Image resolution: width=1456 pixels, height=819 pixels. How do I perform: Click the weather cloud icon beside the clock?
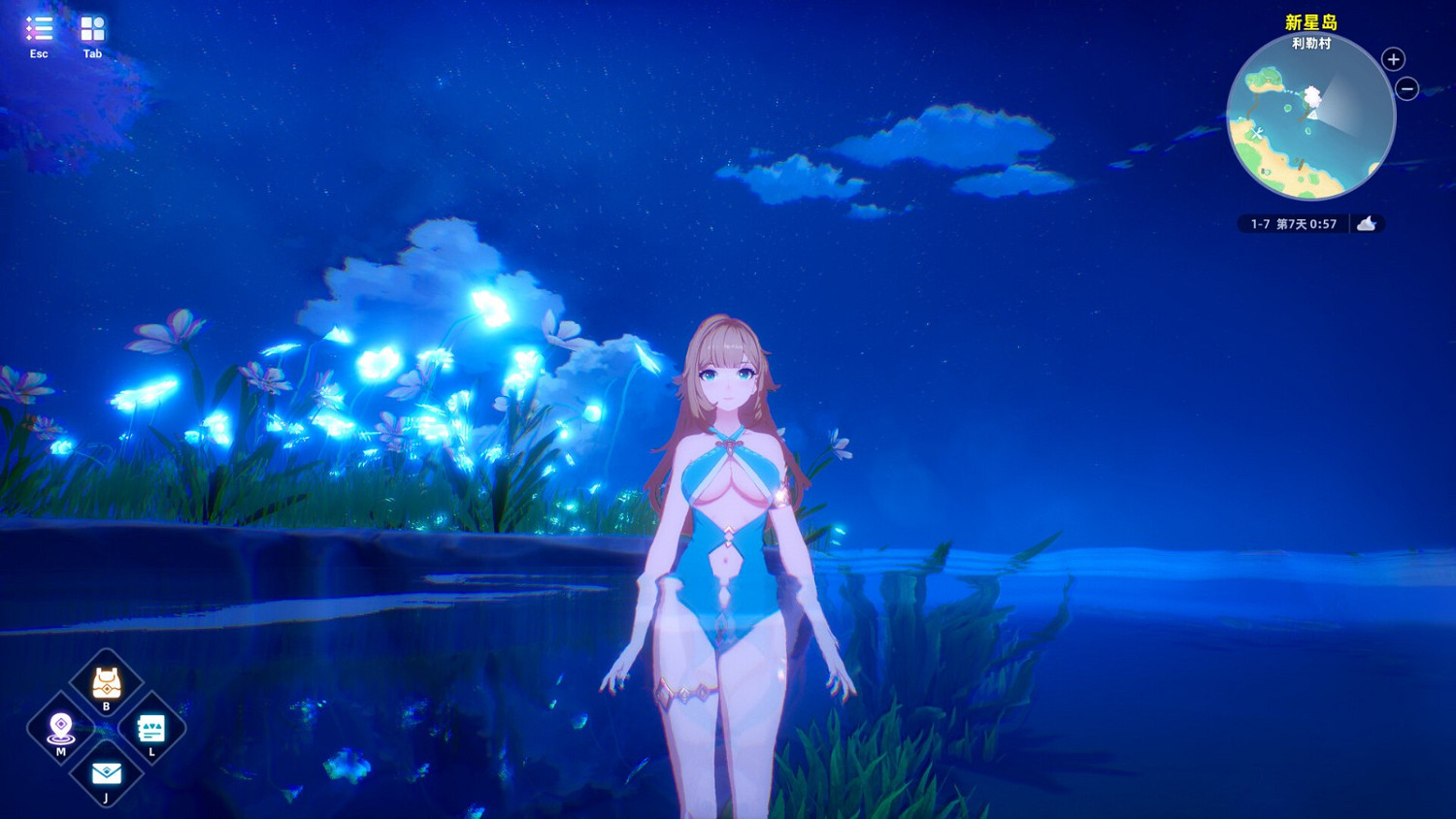pyautogui.click(x=1367, y=223)
